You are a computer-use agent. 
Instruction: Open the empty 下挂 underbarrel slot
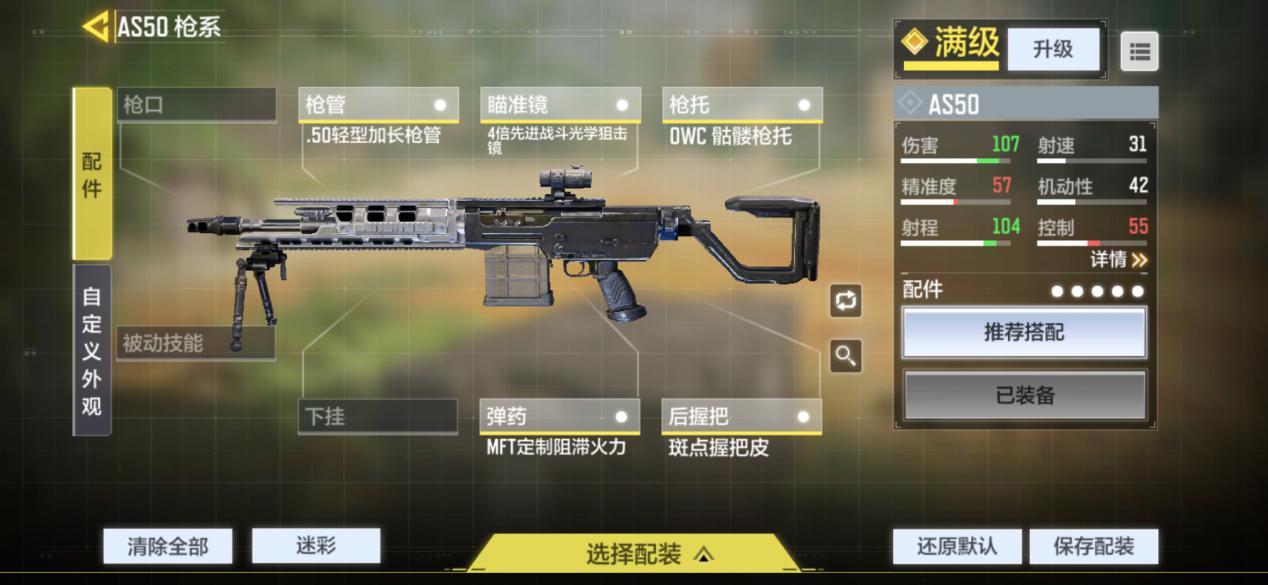(377, 416)
